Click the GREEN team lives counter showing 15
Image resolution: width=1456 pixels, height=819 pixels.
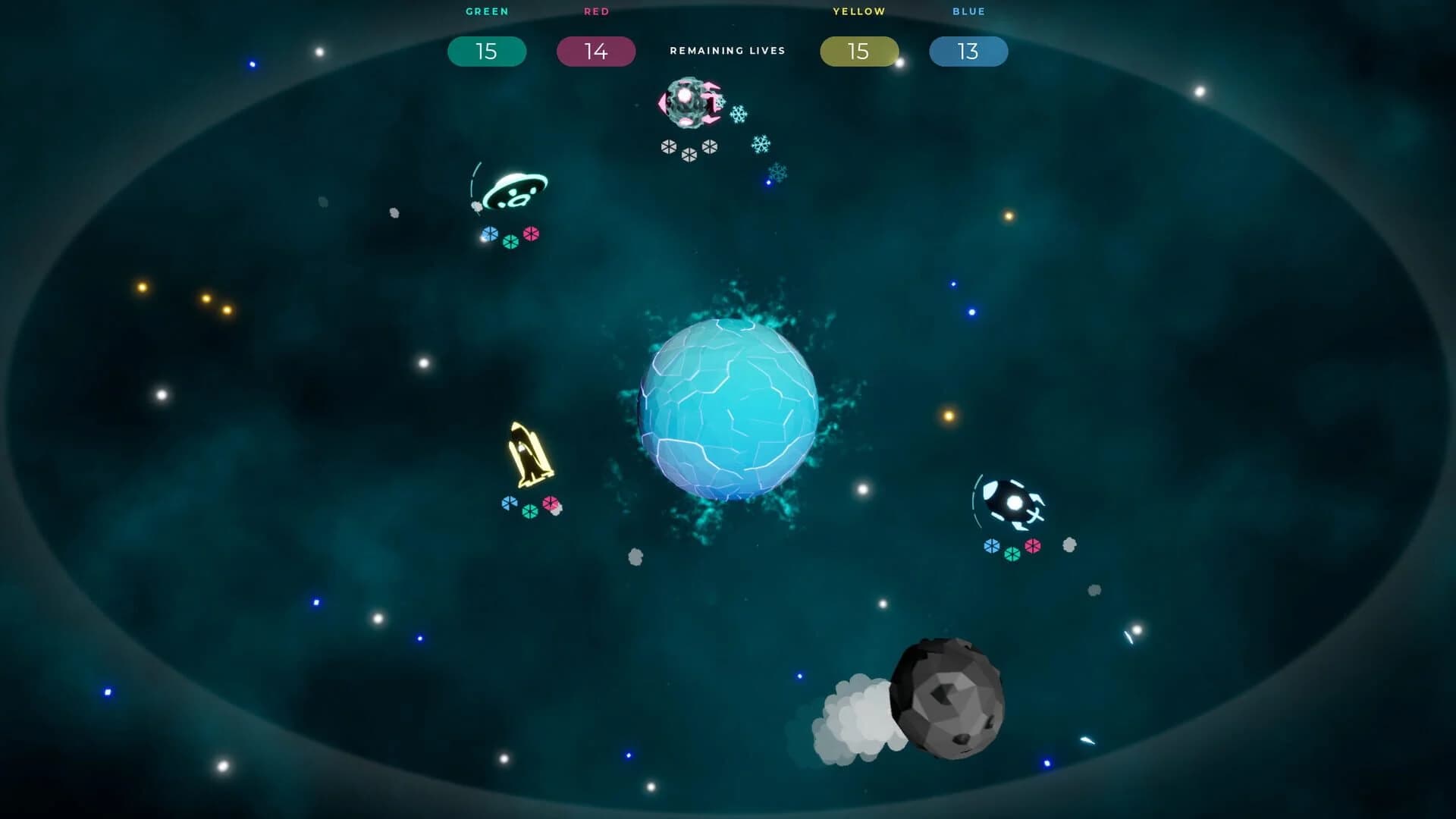point(486,52)
